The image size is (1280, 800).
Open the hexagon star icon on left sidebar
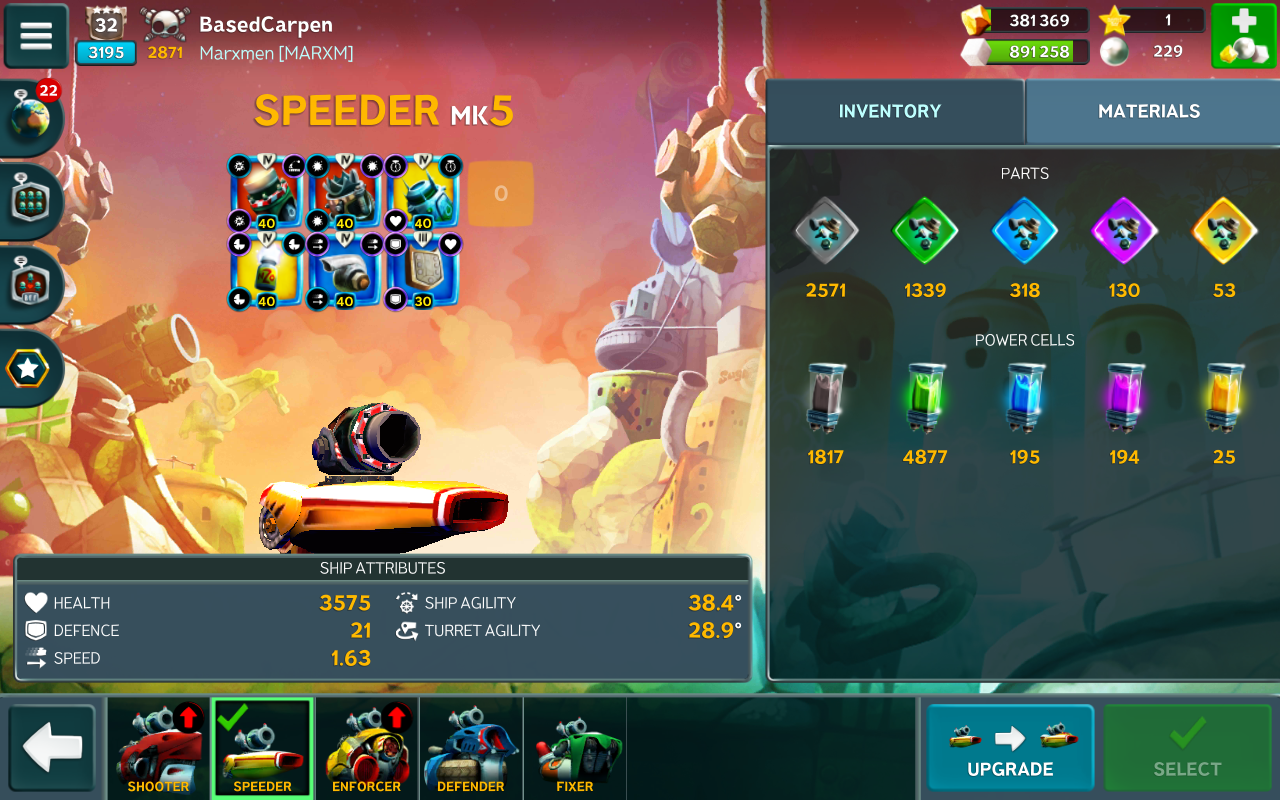click(x=28, y=369)
